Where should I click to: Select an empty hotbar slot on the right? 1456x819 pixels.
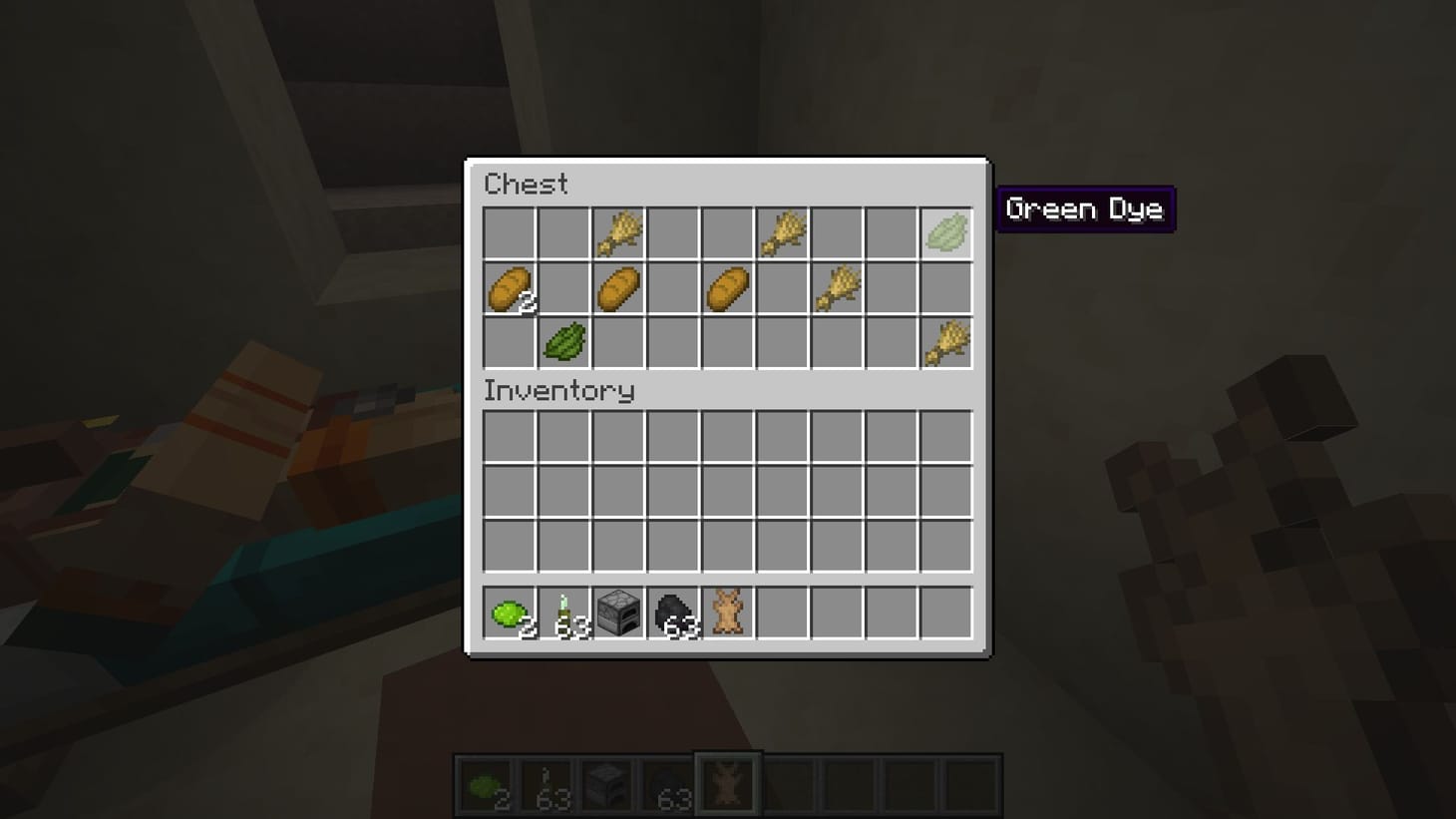tap(891, 613)
